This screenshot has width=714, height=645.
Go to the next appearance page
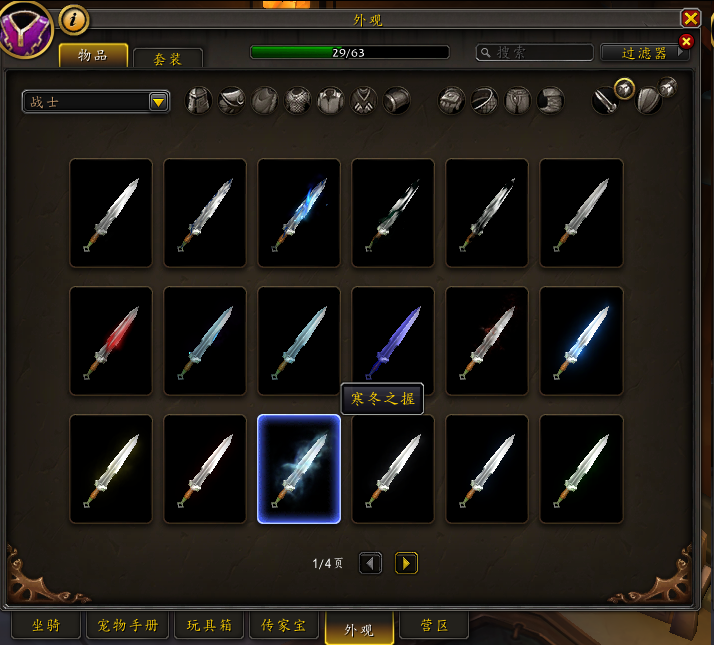[406, 564]
